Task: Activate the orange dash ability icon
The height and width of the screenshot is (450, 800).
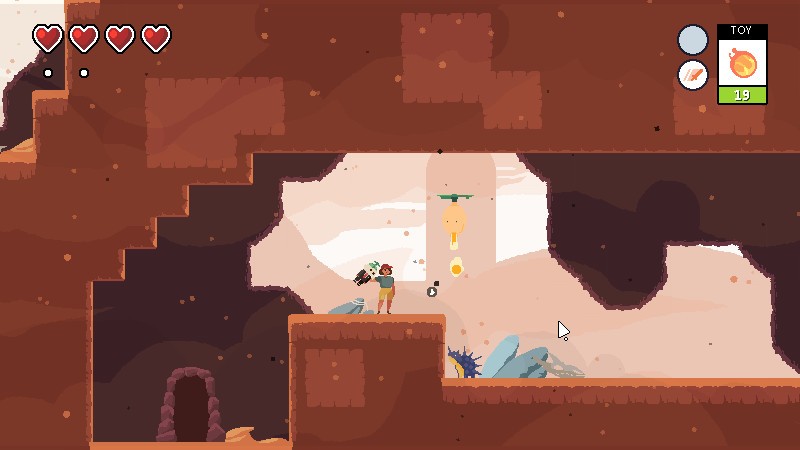Action: point(693,75)
